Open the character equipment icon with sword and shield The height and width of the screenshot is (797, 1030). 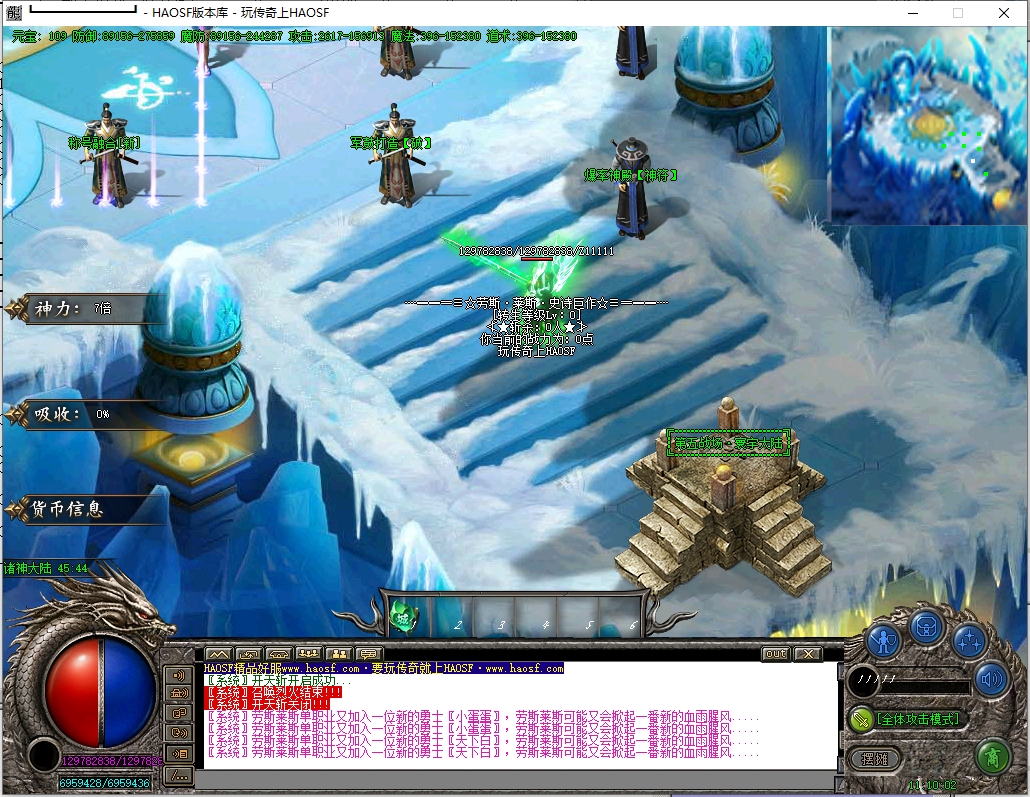click(x=884, y=636)
